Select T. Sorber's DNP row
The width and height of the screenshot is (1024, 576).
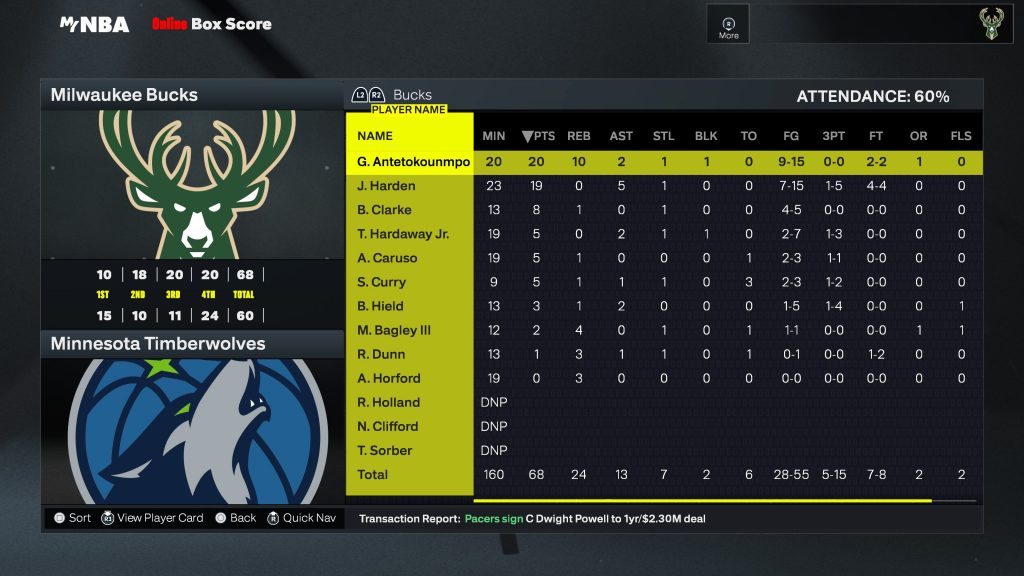385,450
